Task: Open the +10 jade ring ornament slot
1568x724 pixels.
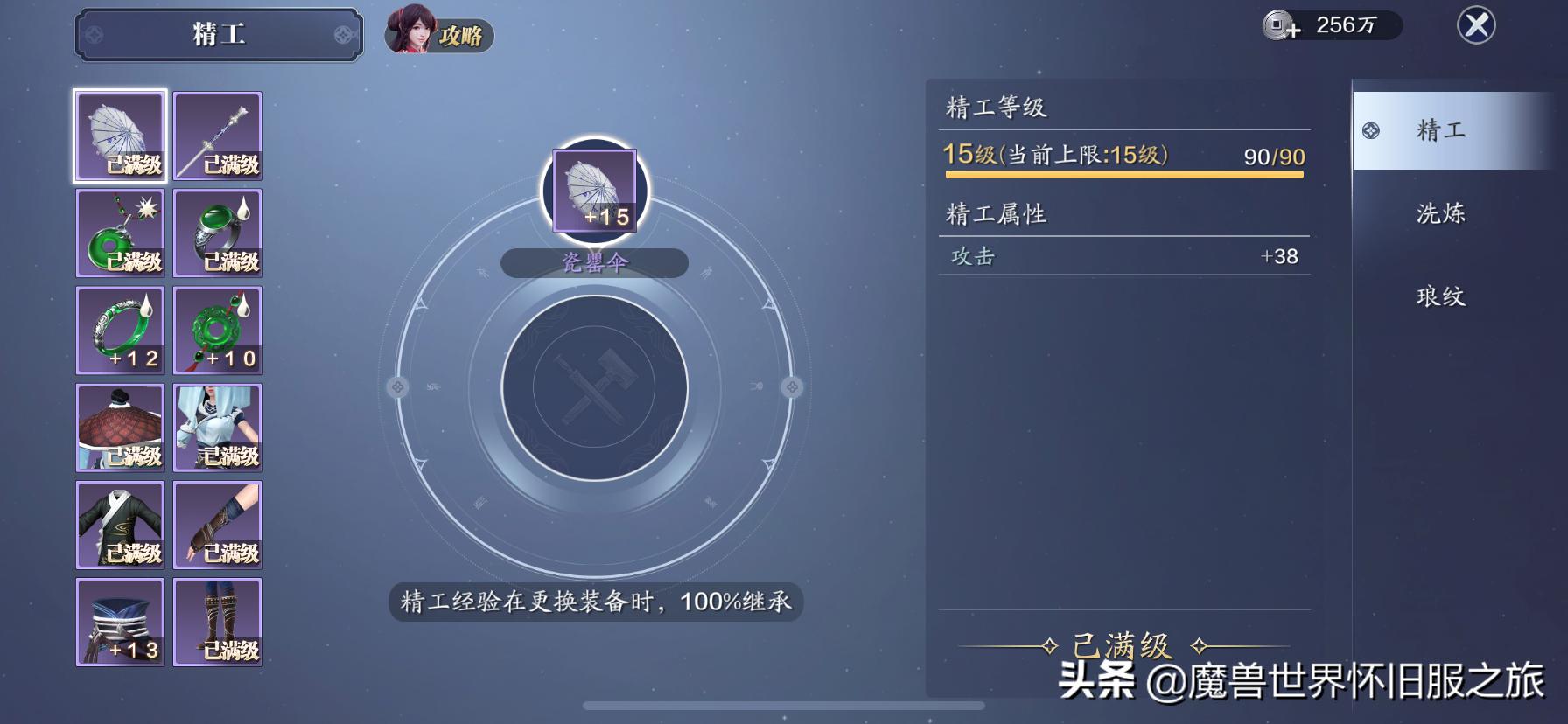Action: [218, 331]
